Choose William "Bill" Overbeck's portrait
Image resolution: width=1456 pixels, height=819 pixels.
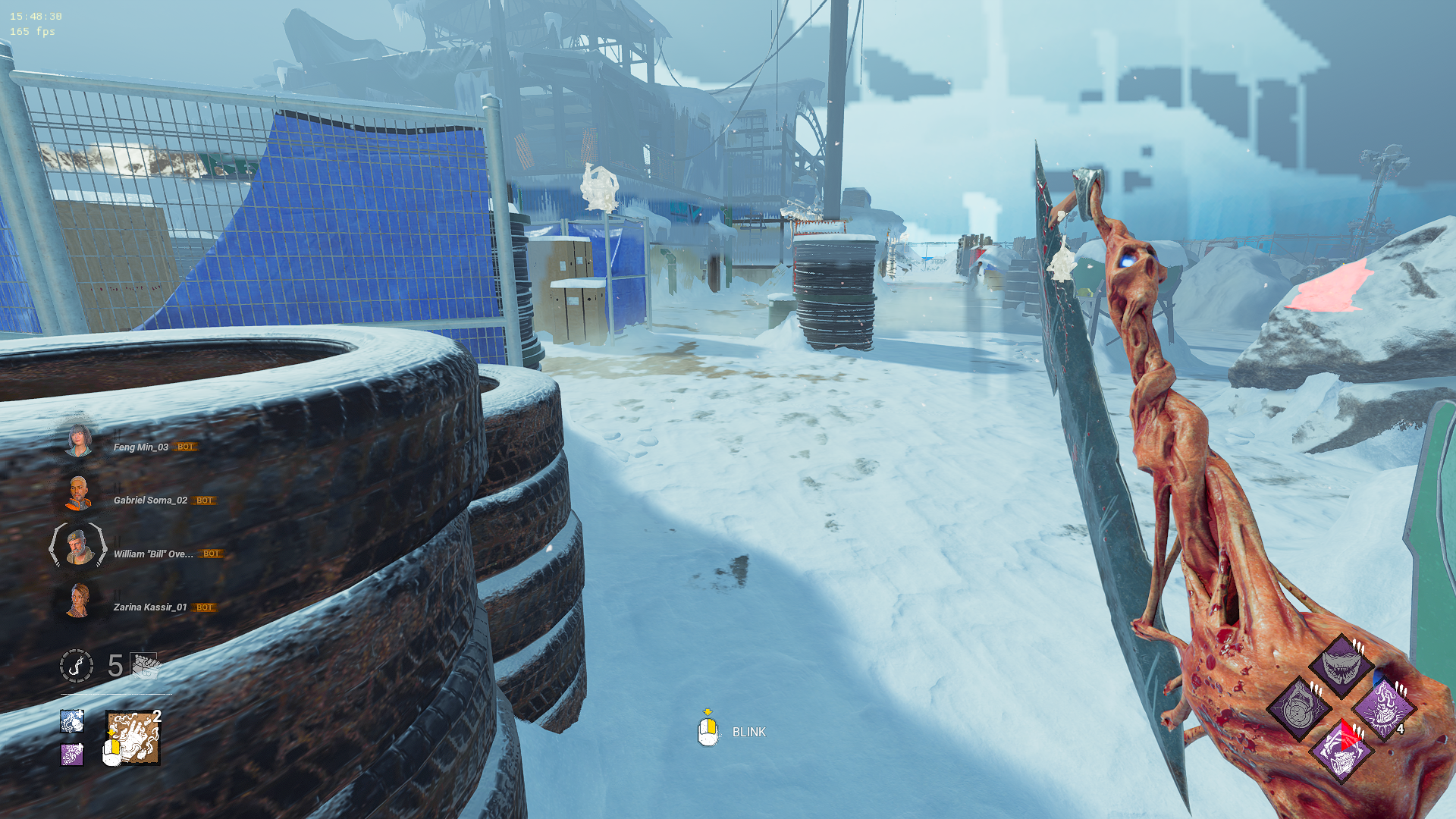78,547
